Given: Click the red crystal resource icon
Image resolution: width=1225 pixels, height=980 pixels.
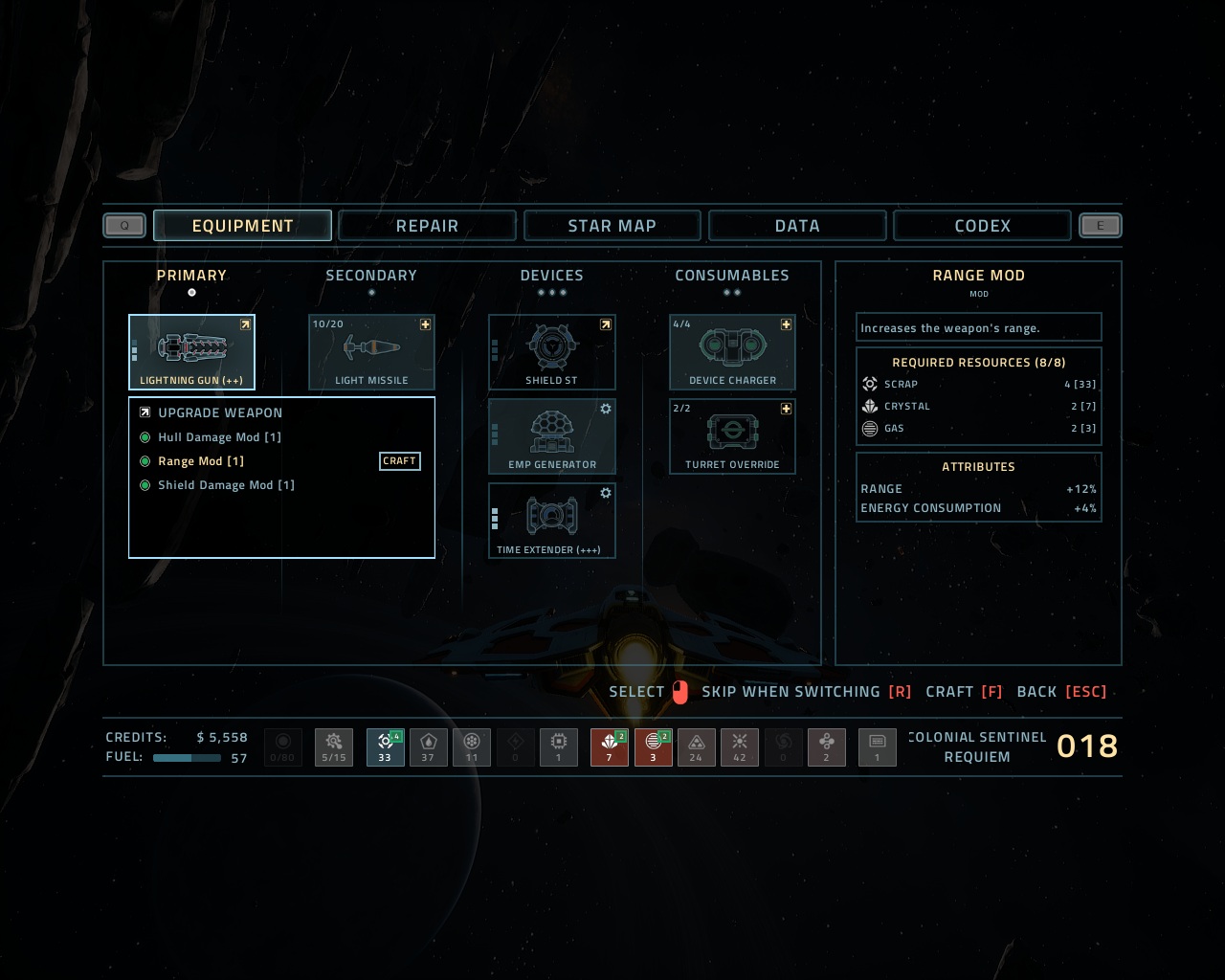Looking at the screenshot, I should pyautogui.click(x=609, y=746).
